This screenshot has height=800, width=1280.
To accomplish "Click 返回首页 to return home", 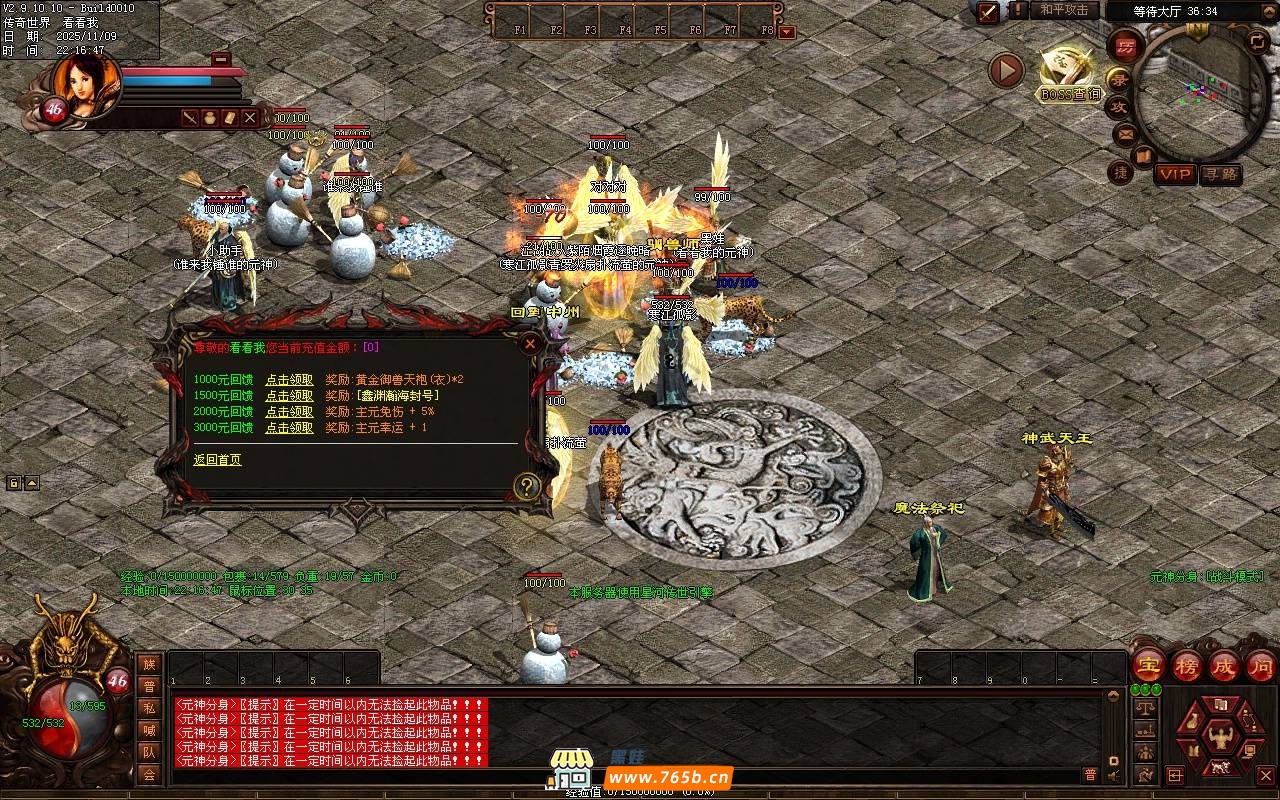I will pos(217,460).
